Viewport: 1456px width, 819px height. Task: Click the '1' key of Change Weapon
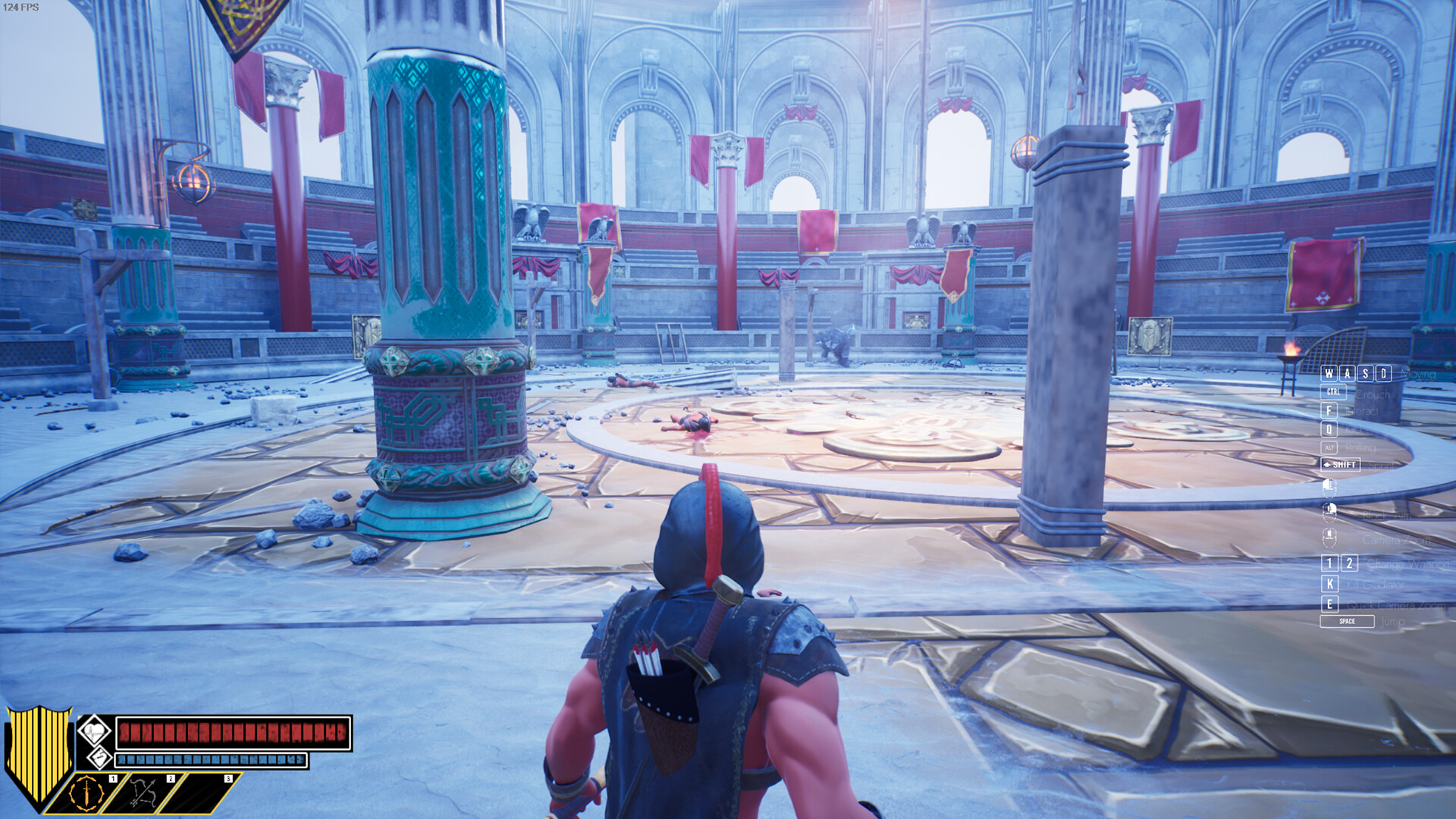click(x=1329, y=563)
